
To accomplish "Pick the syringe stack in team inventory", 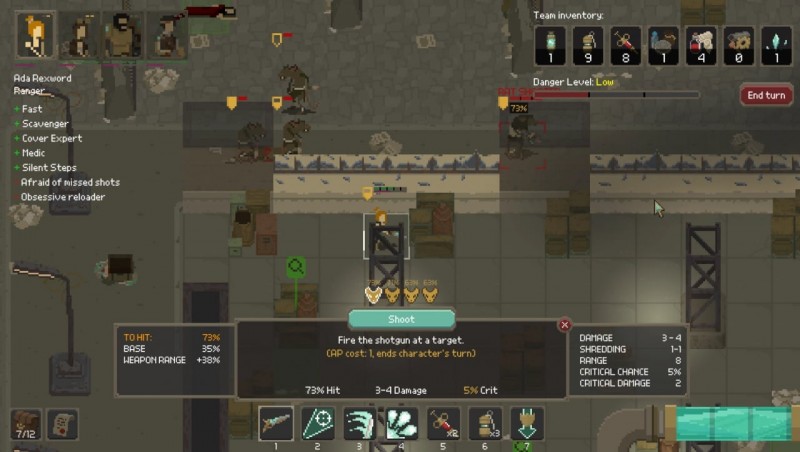I will pos(626,45).
